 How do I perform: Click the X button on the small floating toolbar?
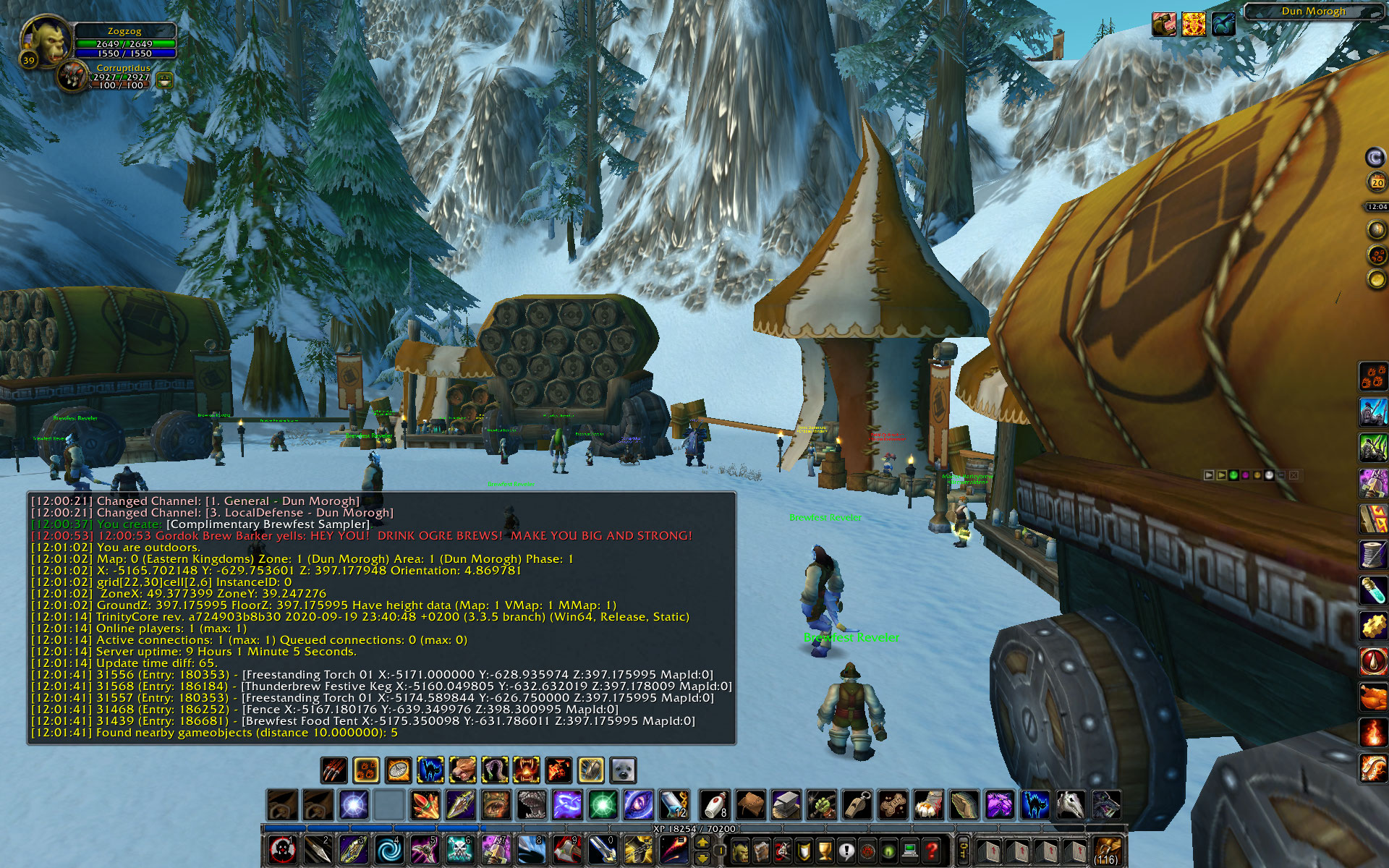tap(1294, 475)
